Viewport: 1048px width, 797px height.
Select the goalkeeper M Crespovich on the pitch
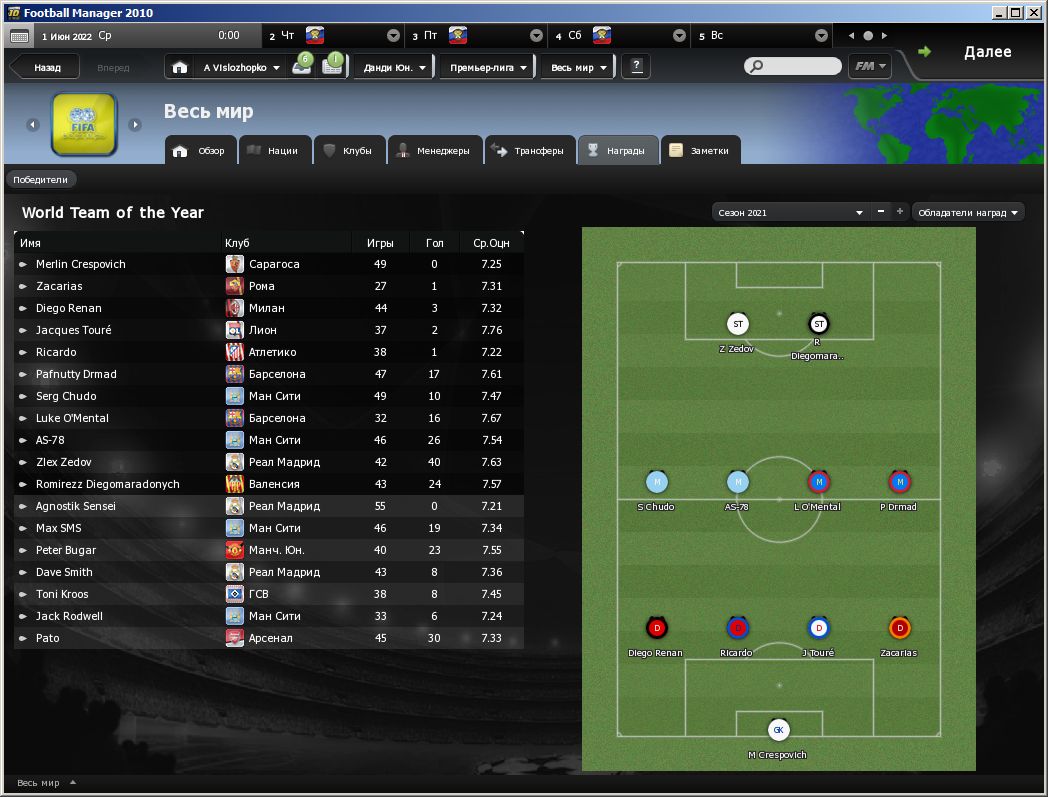tap(778, 730)
